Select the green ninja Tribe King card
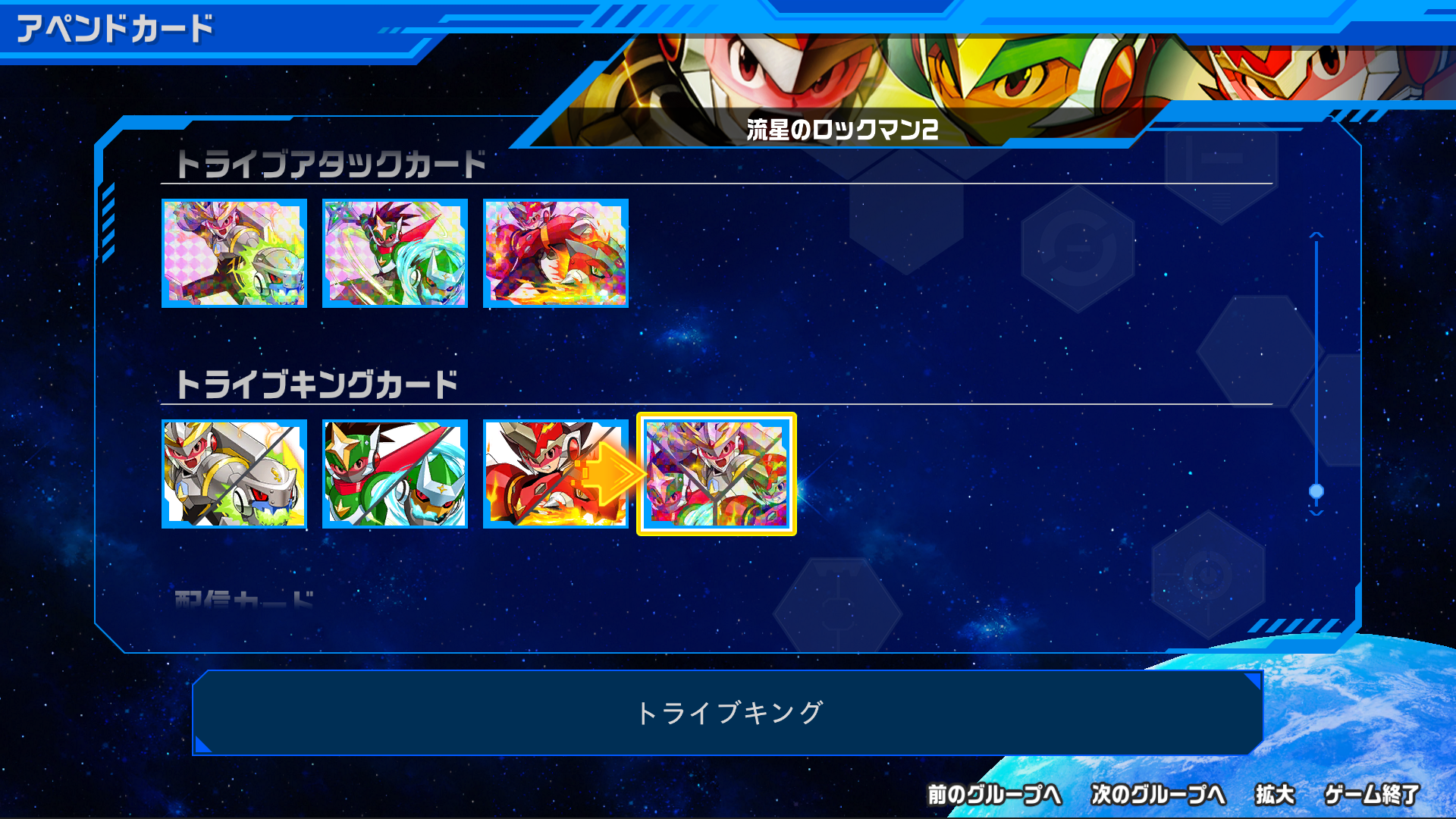 point(395,475)
